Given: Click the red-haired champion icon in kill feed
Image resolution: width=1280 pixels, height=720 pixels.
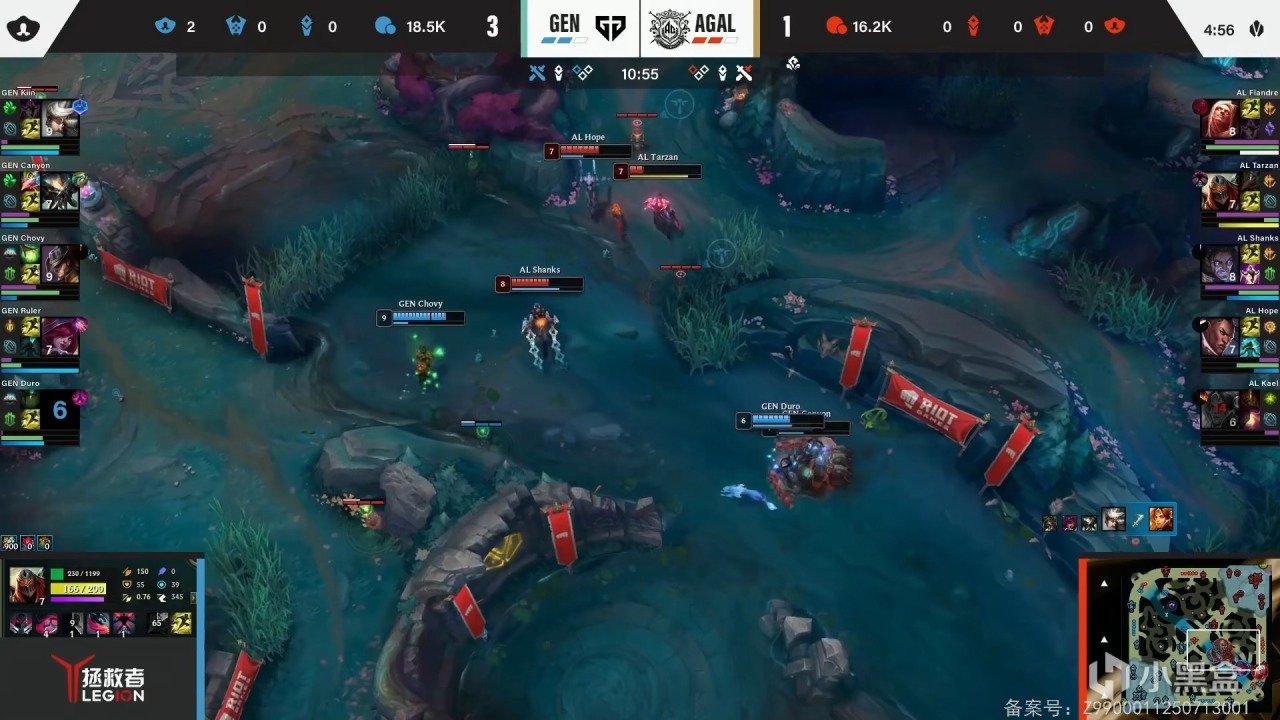Looking at the screenshot, I should (x=1161, y=519).
